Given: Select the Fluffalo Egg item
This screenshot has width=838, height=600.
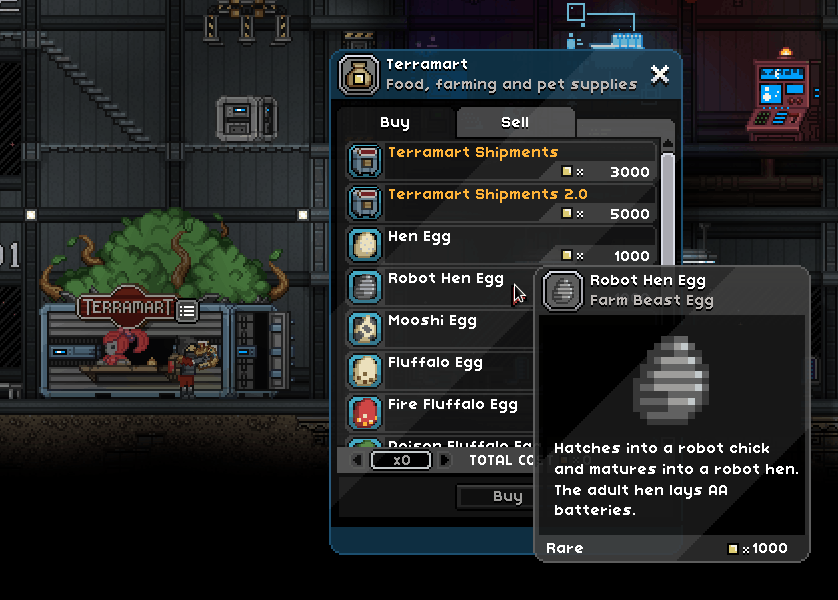Looking at the screenshot, I should tap(440, 371).
